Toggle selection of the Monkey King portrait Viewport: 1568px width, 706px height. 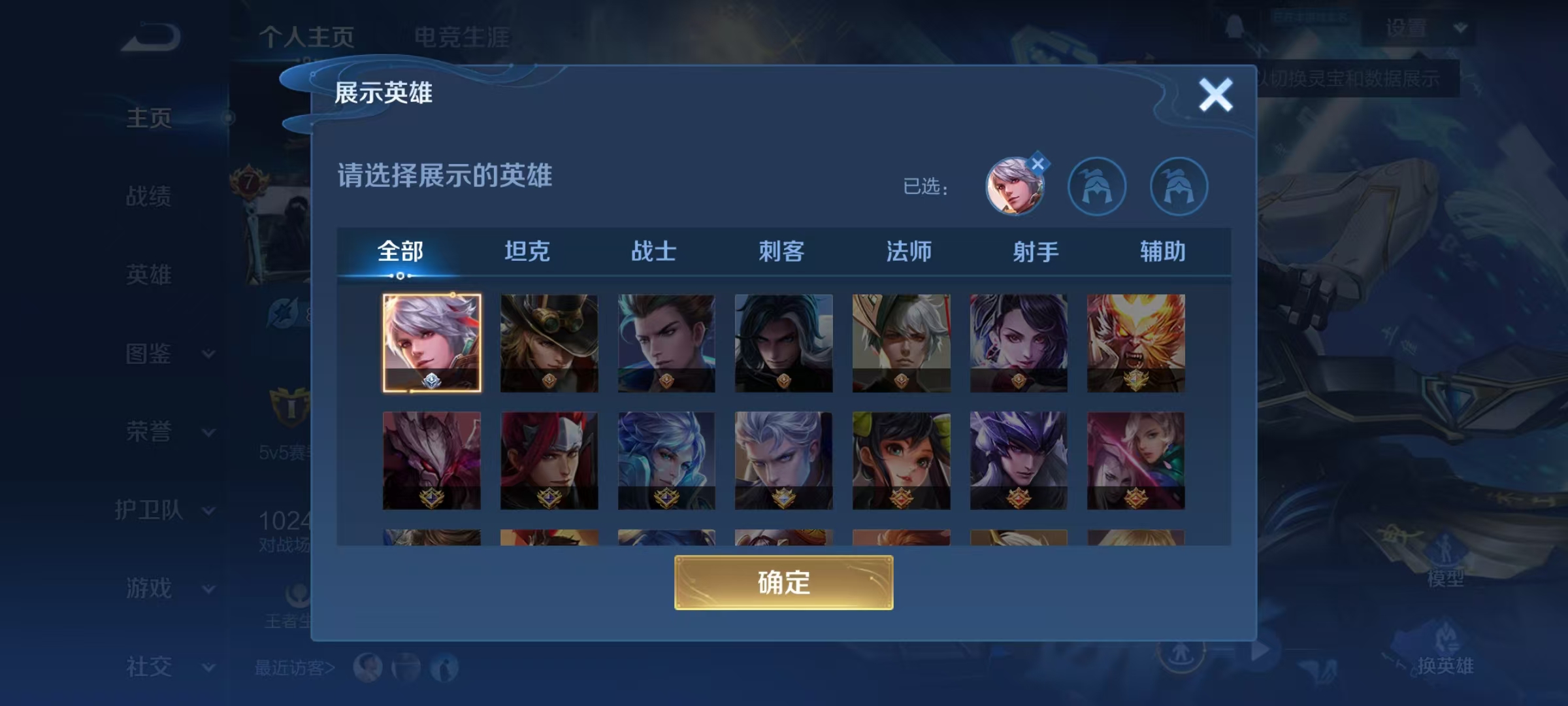point(1135,343)
